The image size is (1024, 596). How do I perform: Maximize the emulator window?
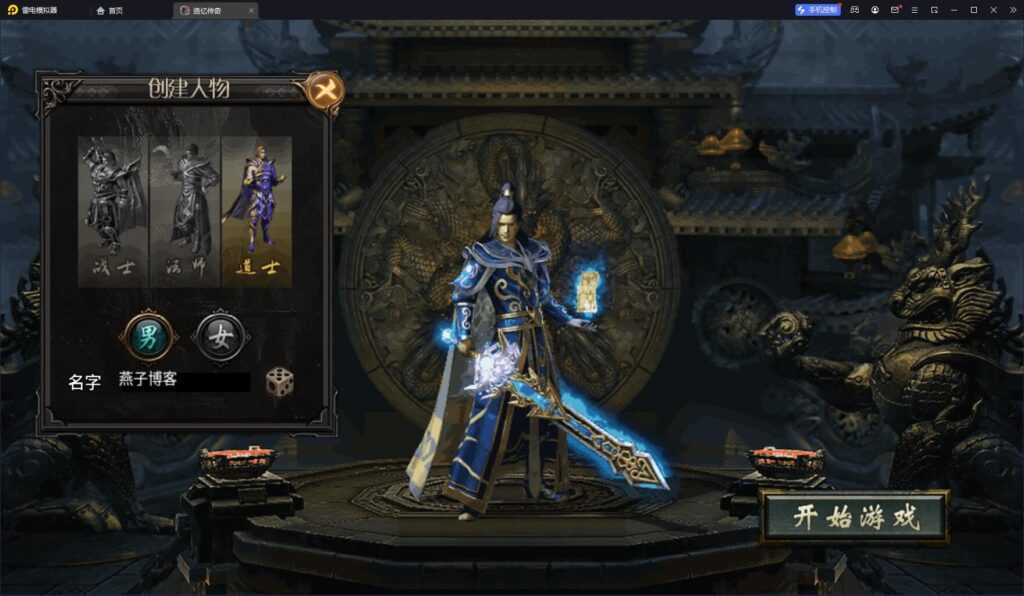pyautogui.click(x=973, y=10)
